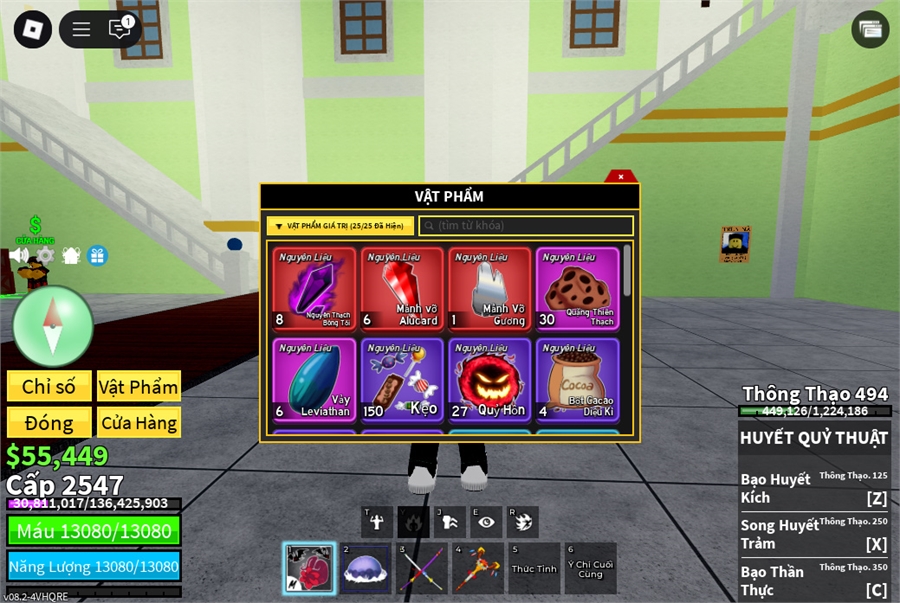Select the Nguyên Thạch Bóng Tối item
This screenshot has height=603, width=900.
tap(314, 289)
